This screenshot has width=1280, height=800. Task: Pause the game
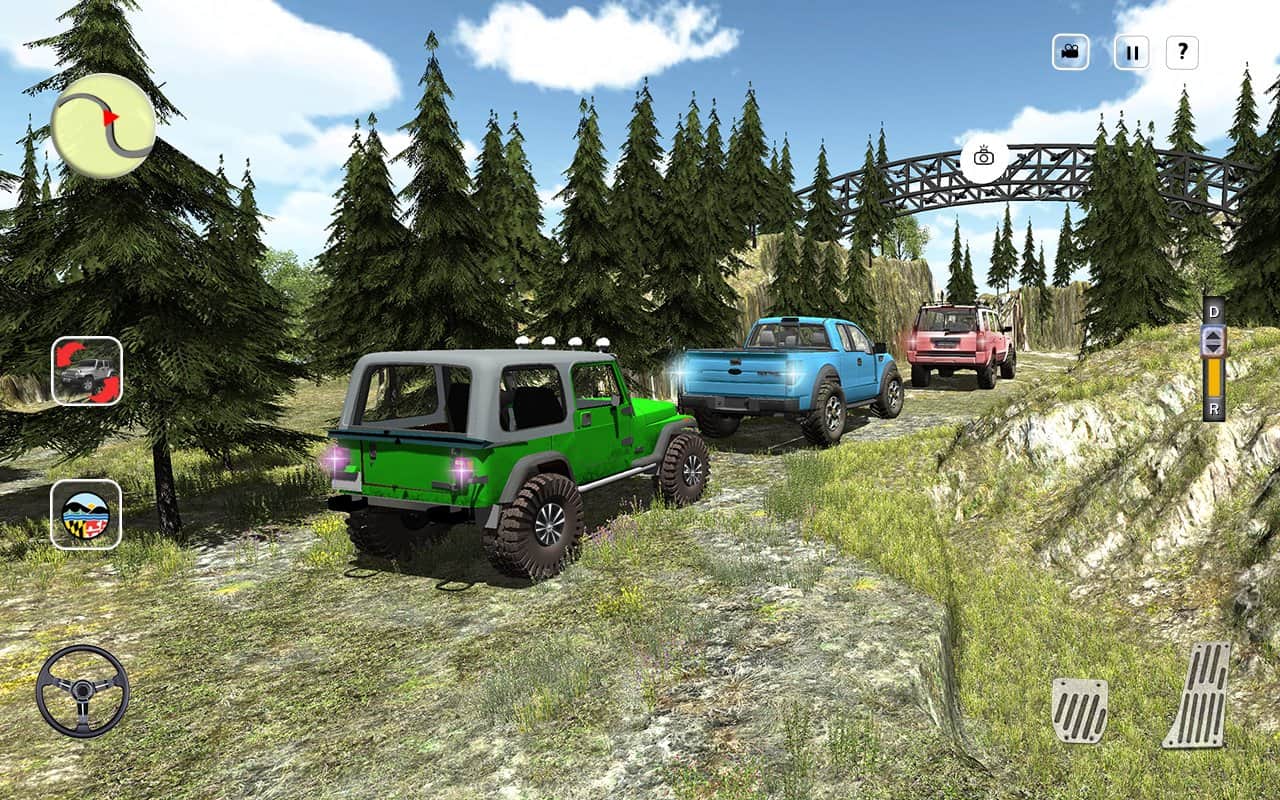1131,52
